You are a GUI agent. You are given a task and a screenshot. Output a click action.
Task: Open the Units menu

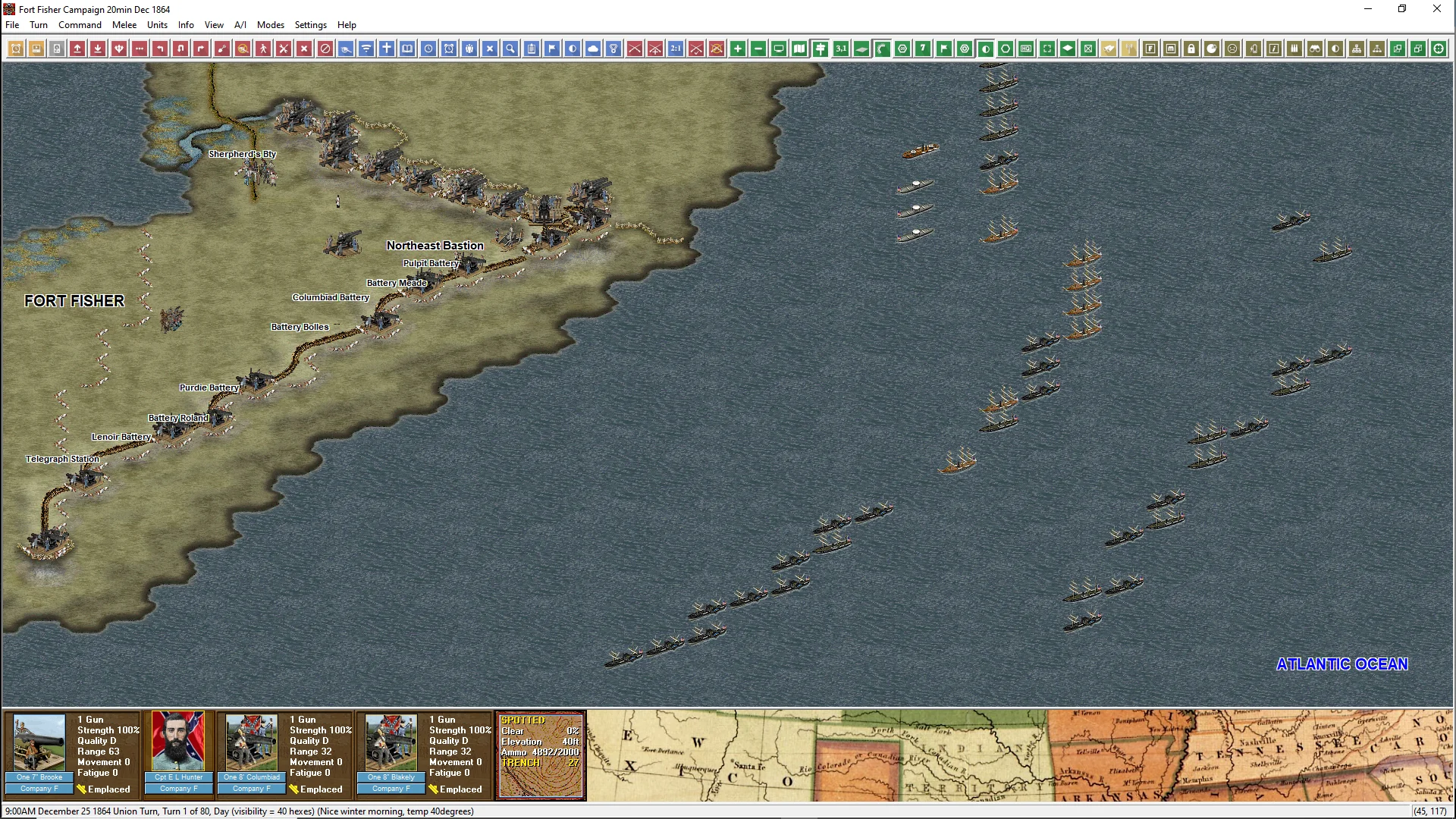click(157, 25)
